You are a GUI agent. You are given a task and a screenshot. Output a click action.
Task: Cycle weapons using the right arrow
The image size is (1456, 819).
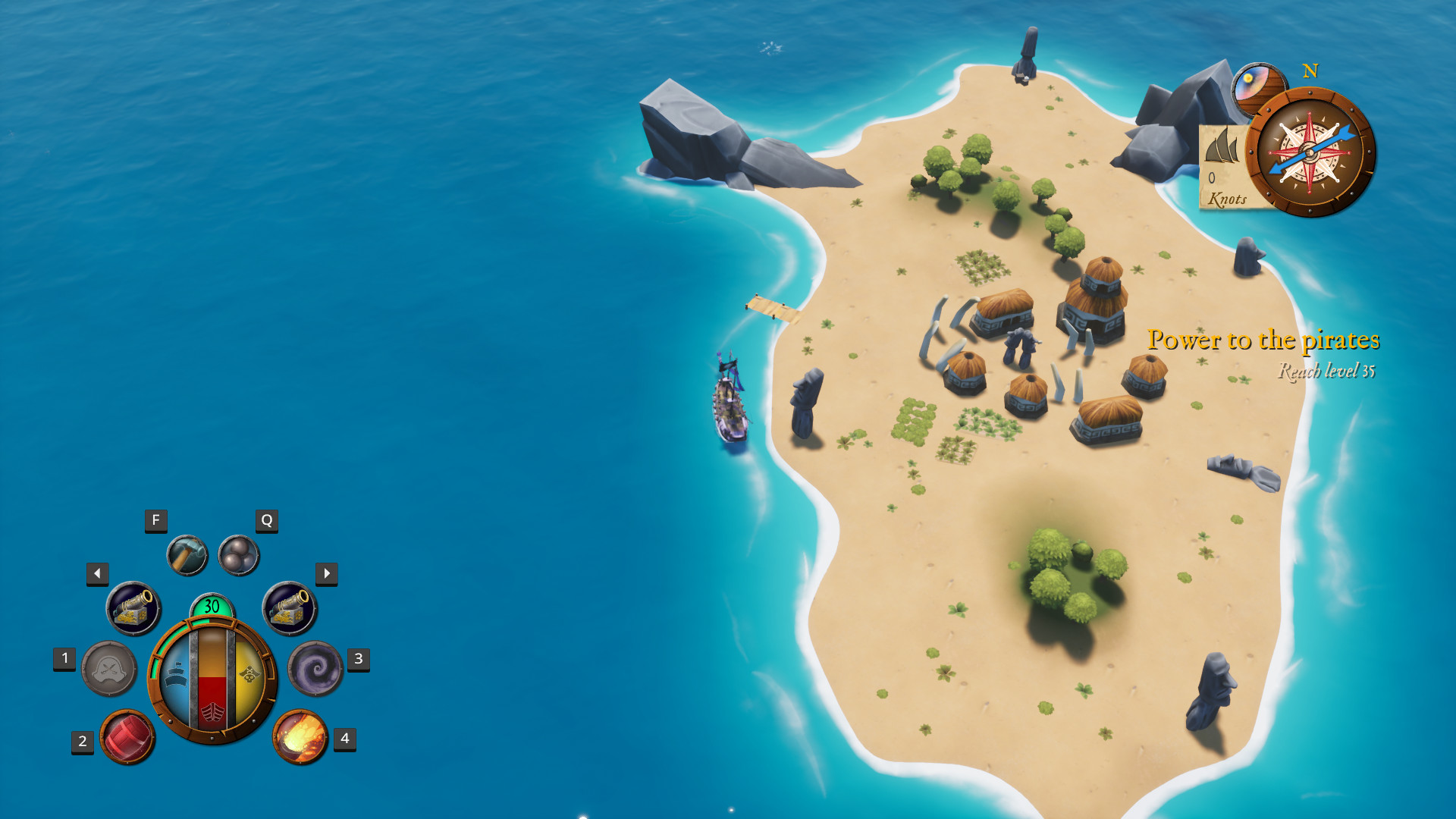[x=325, y=573]
